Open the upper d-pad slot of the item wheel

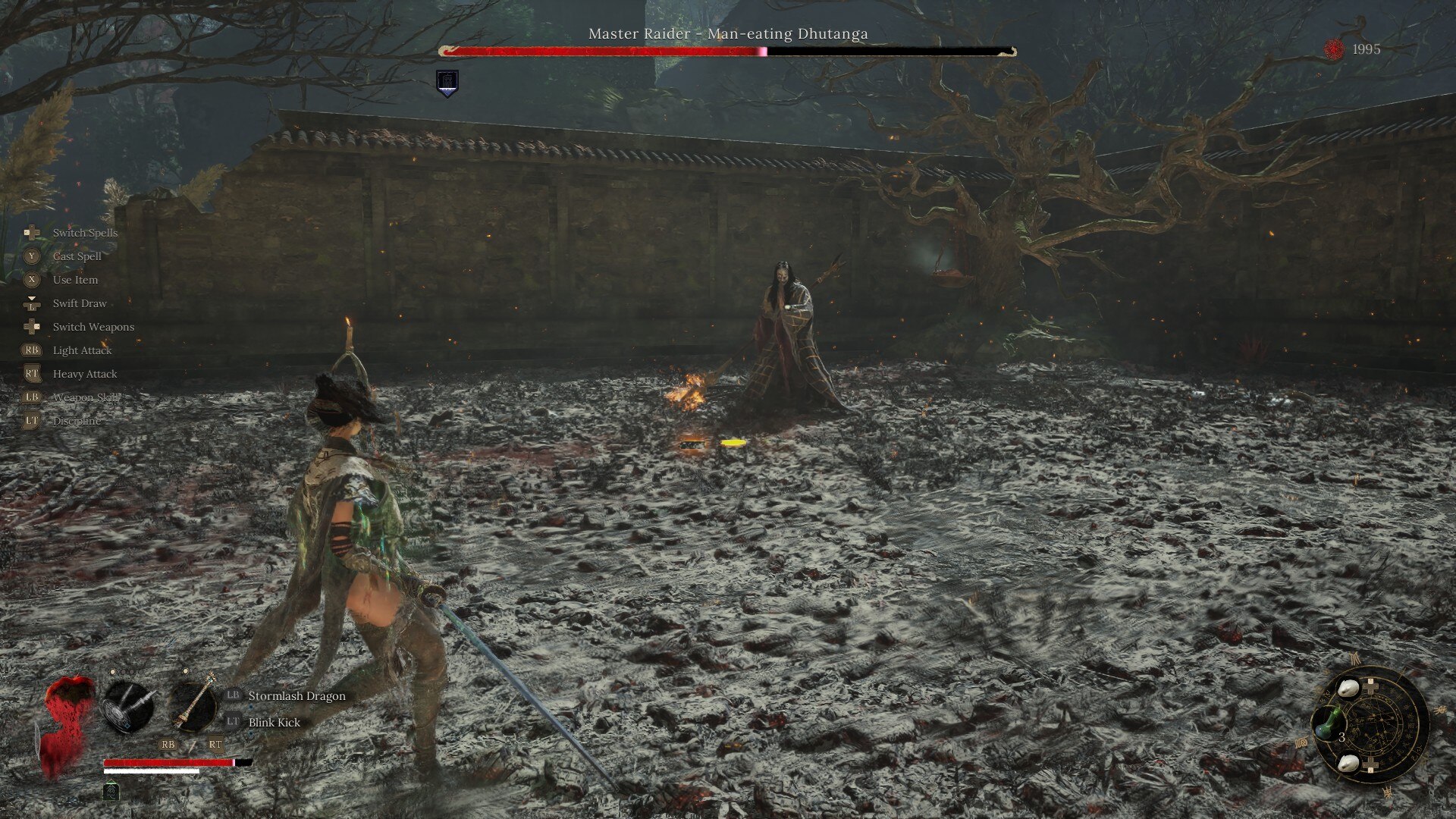(x=1370, y=685)
